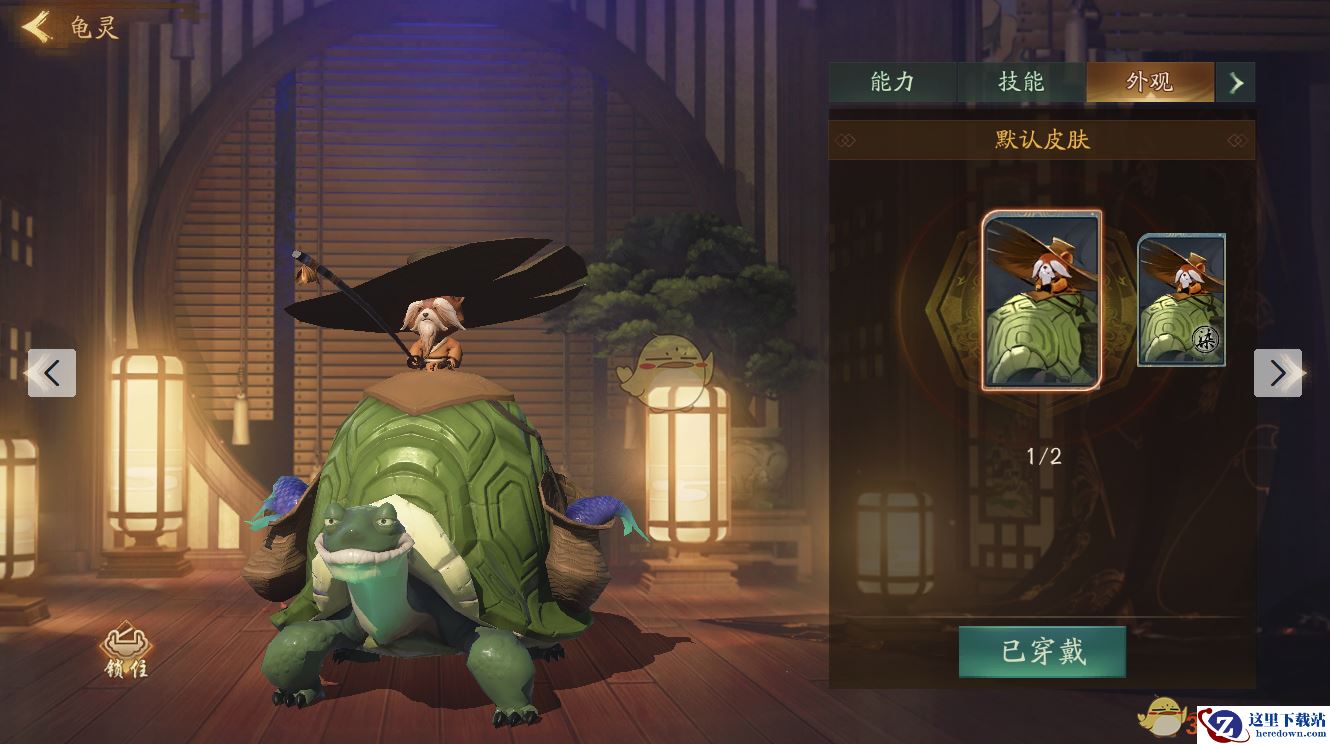Click the 默认皮肤 header banner

click(1044, 140)
